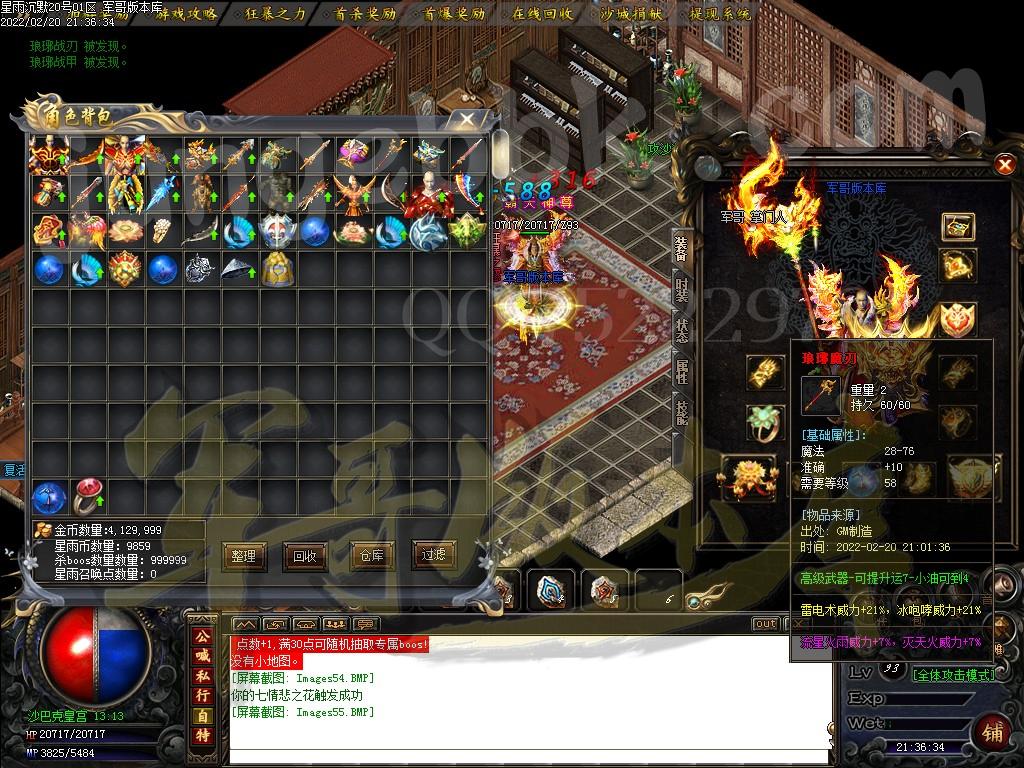Sort the bag with the 整理 button

[x=244, y=556]
